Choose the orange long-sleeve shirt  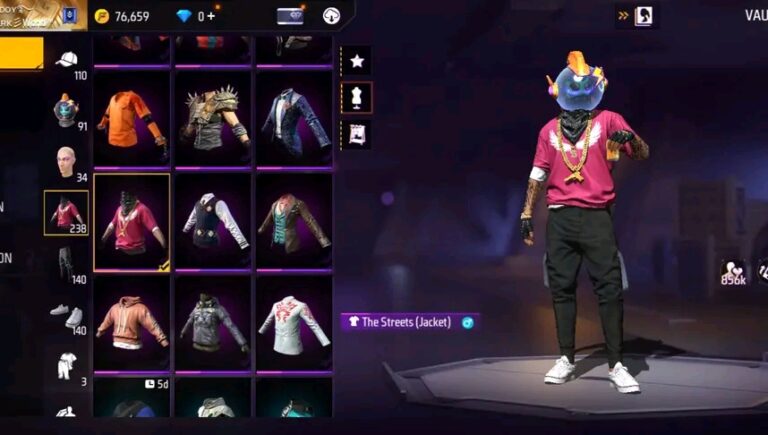click(x=132, y=118)
